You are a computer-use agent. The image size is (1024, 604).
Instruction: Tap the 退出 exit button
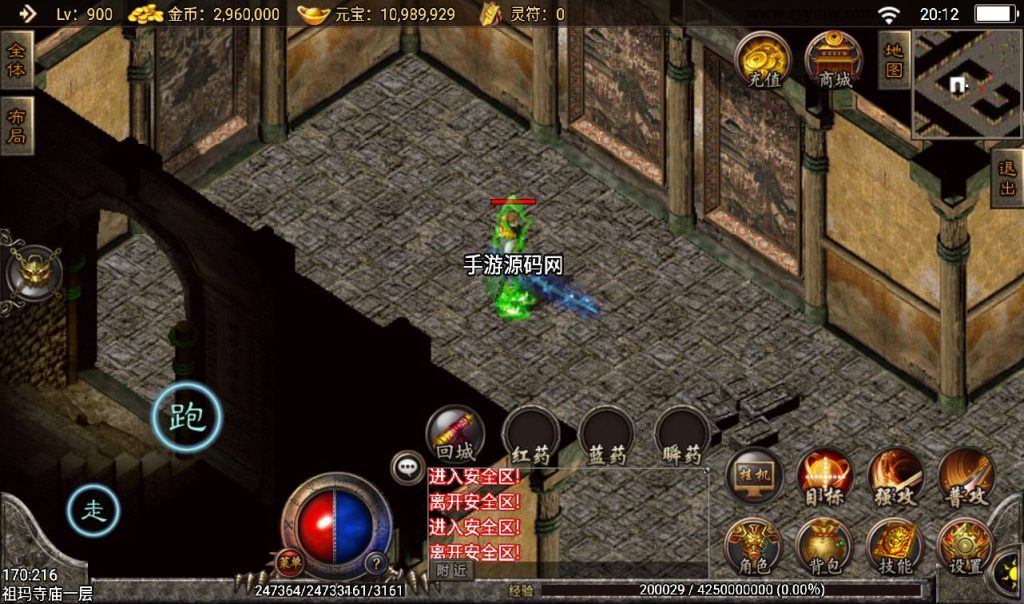1006,178
